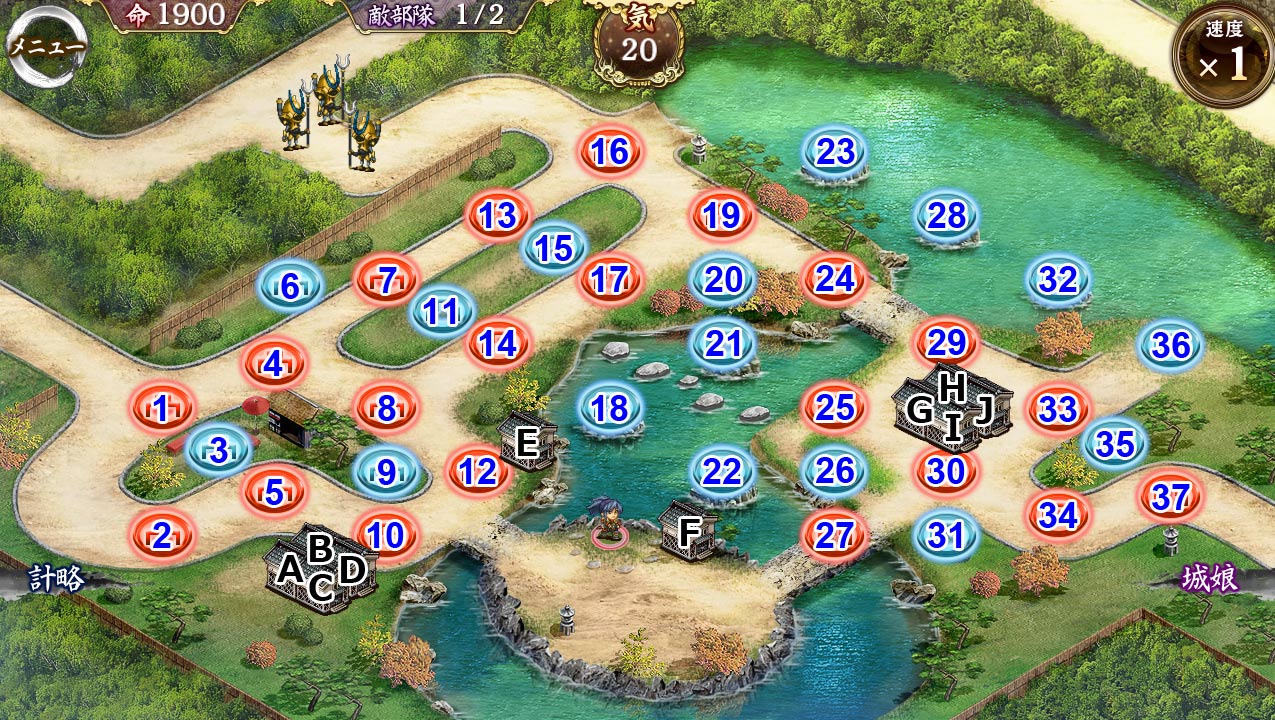Screen dimensions: 1275x720
Task: Select blue water tile number 28
Action: coord(946,216)
